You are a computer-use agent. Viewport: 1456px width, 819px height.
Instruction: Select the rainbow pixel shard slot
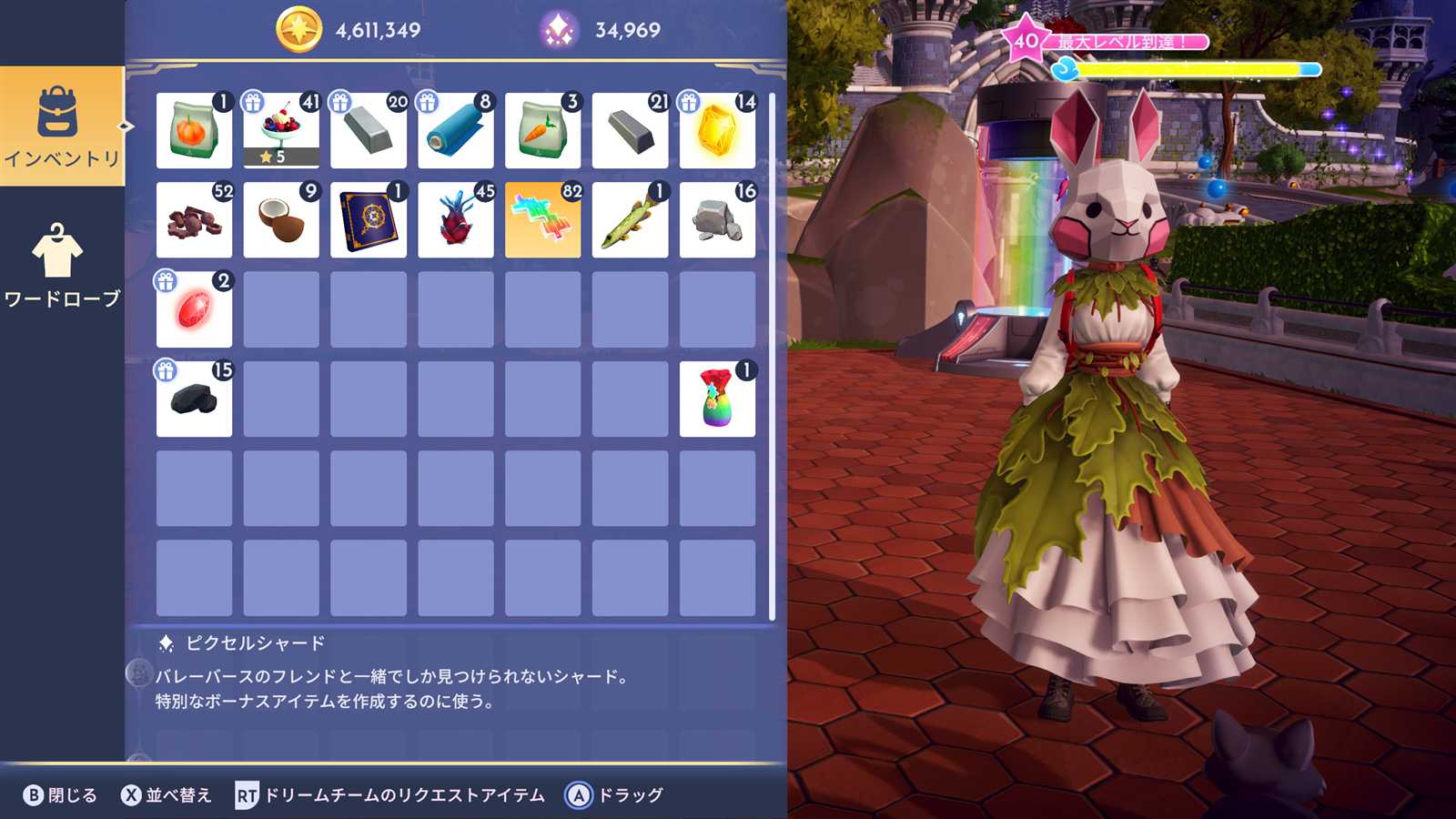click(x=543, y=220)
